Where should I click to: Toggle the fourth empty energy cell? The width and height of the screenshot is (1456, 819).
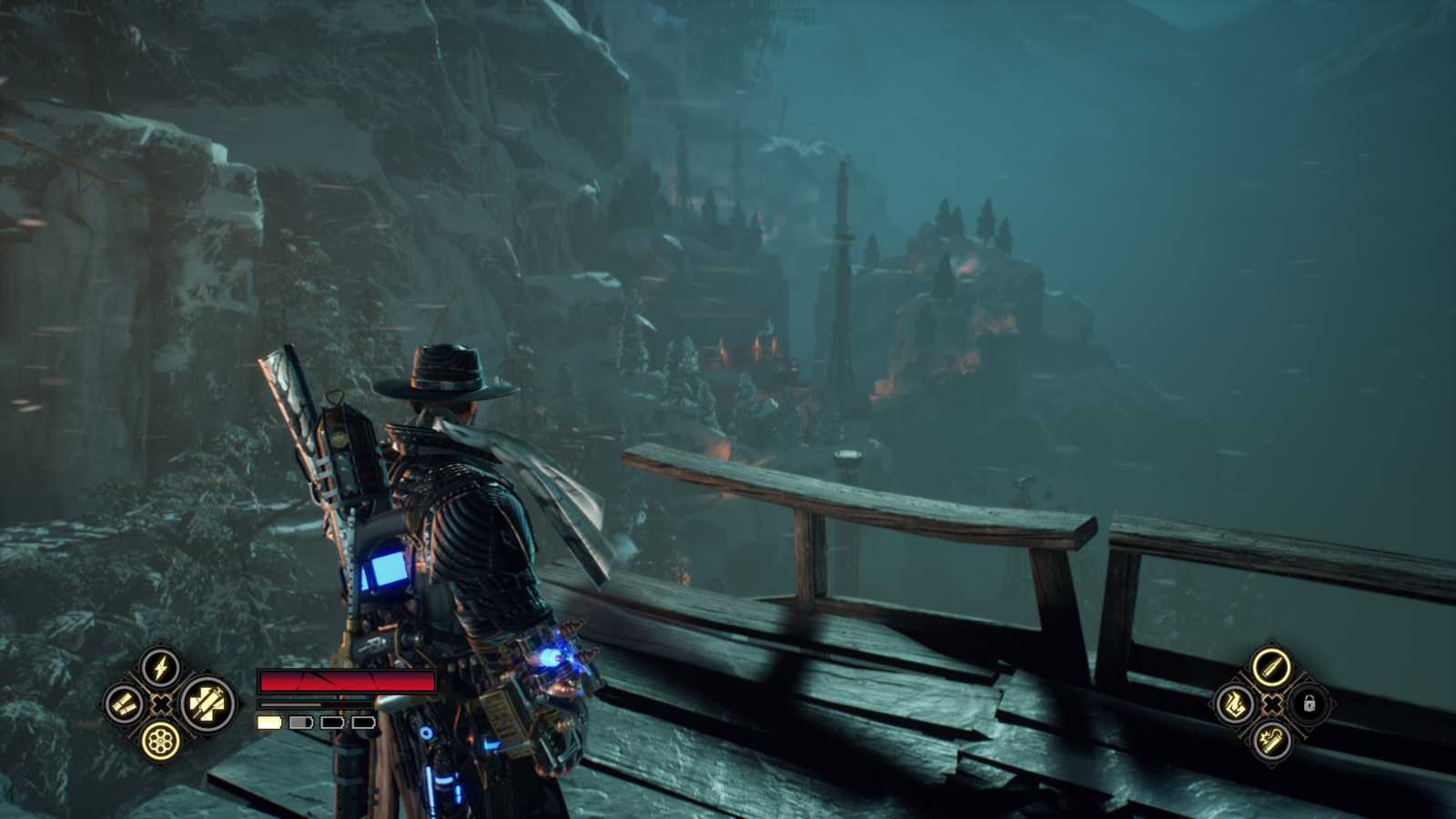(x=364, y=722)
